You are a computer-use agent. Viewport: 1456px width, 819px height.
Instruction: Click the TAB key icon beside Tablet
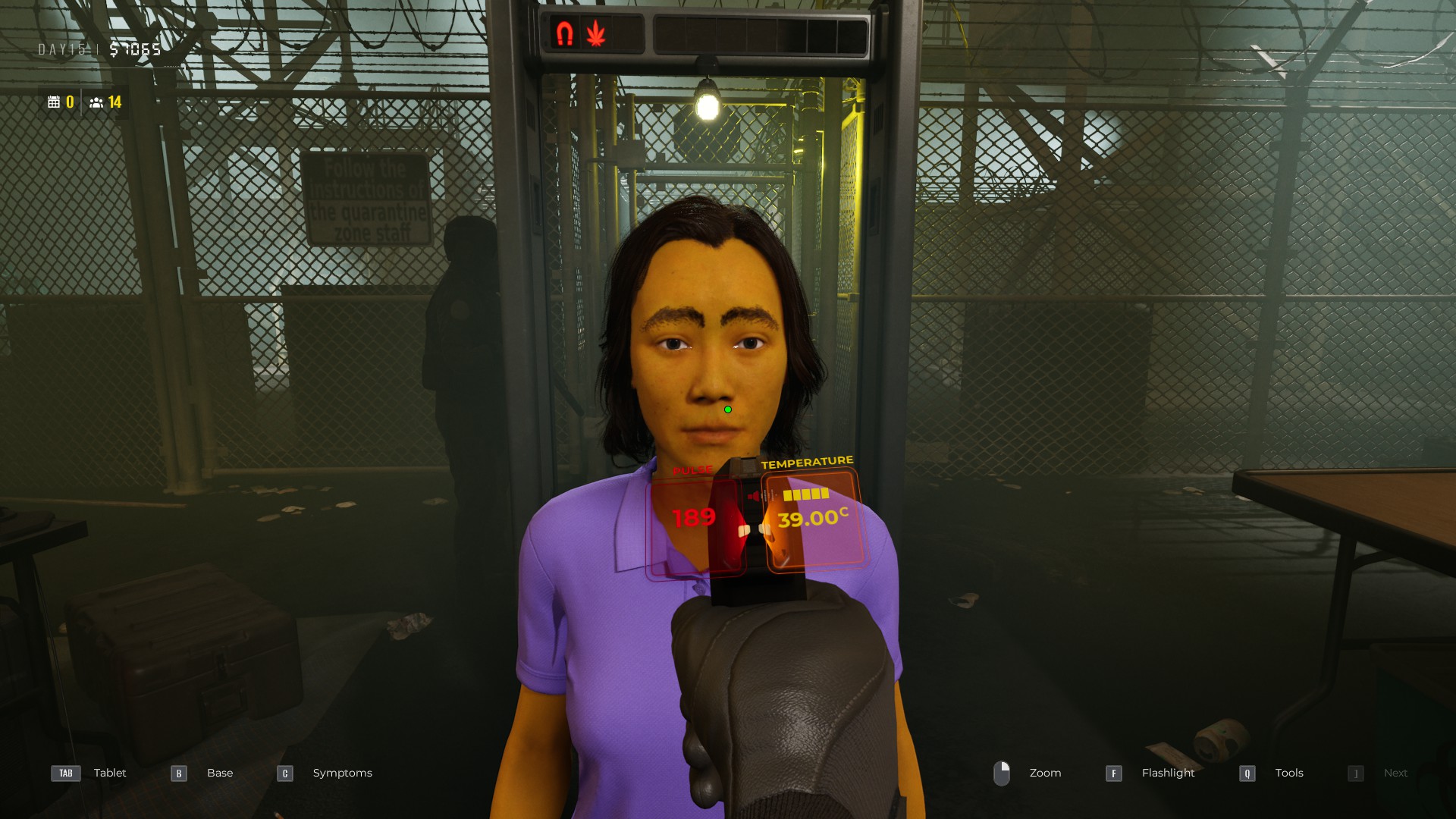coord(65,773)
